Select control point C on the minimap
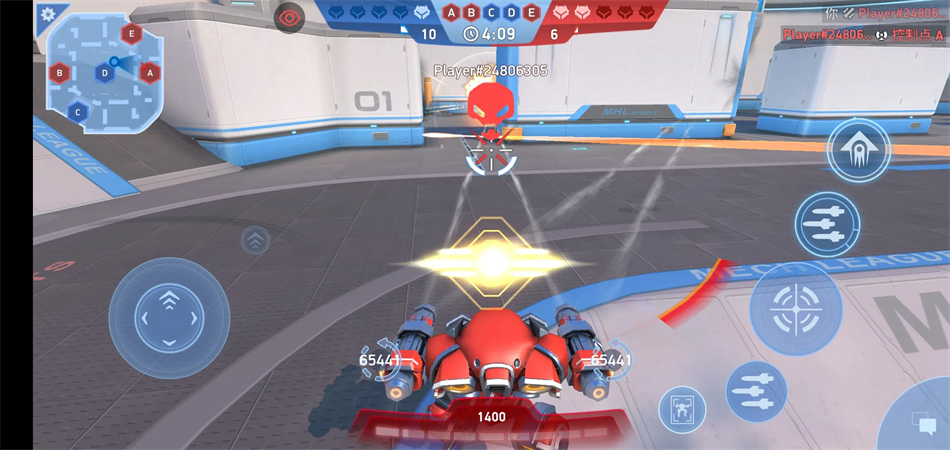The height and width of the screenshot is (450, 950). [x=78, y=111]
